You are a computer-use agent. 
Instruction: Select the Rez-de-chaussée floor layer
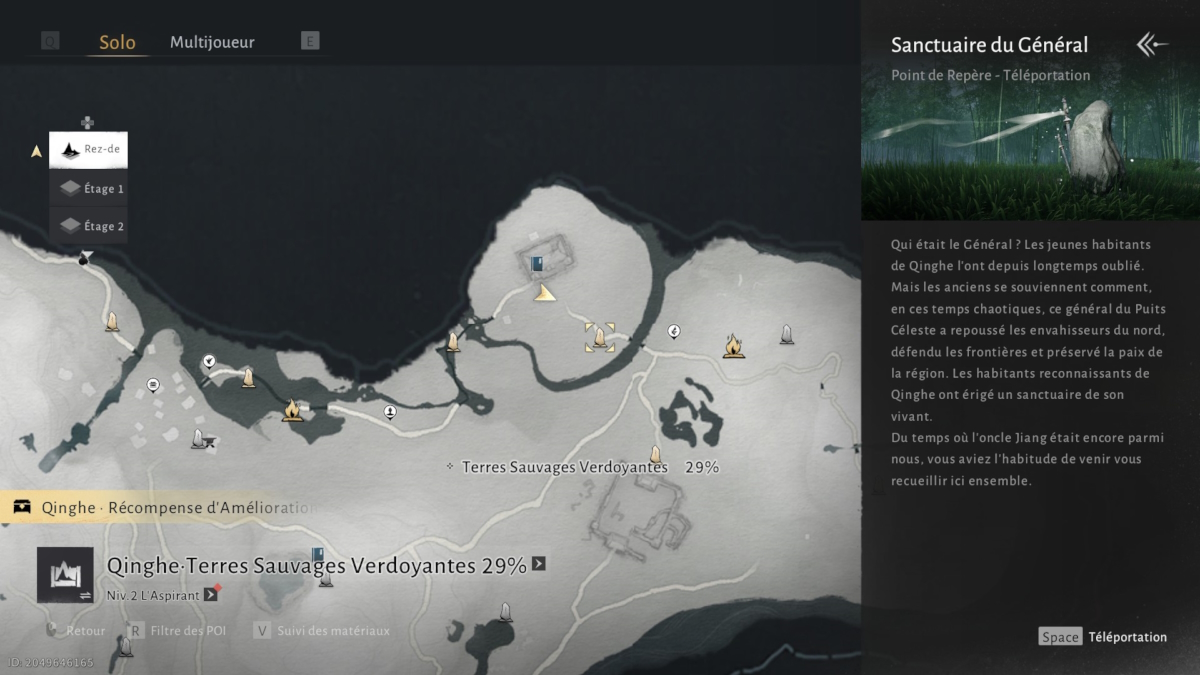click(89, 150)
